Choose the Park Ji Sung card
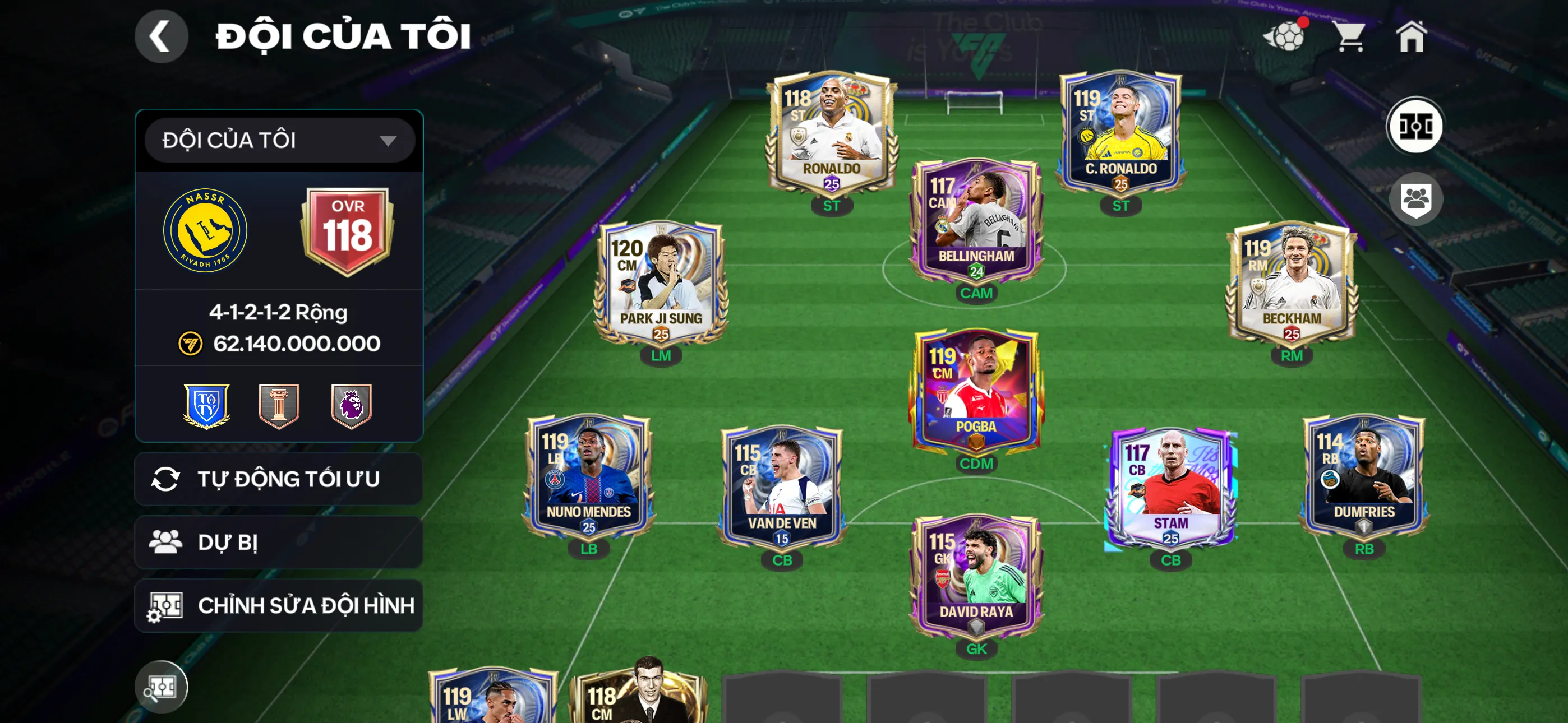The width and height of the screenshot is (1568, 723). pos(661,284)
